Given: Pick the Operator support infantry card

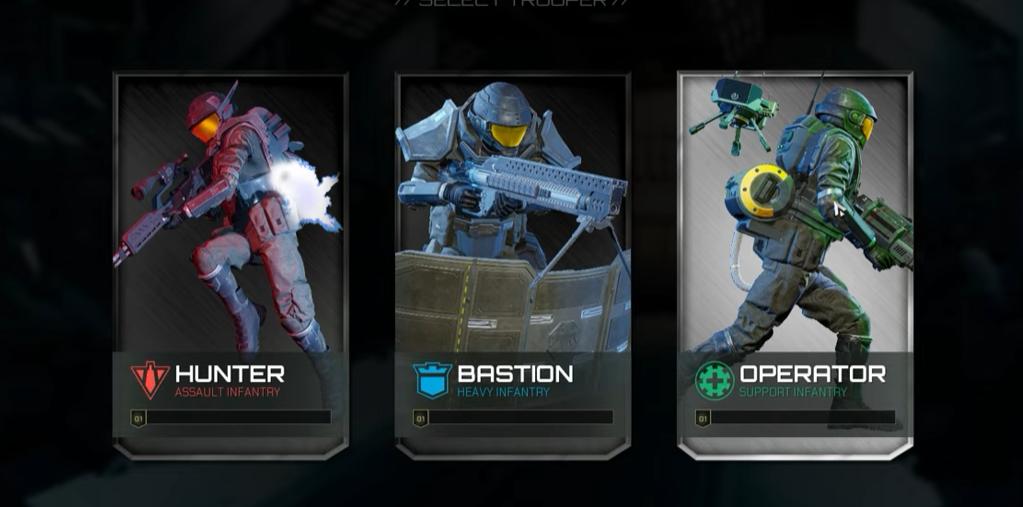Looking at the screenshot, I should [795, 265].
